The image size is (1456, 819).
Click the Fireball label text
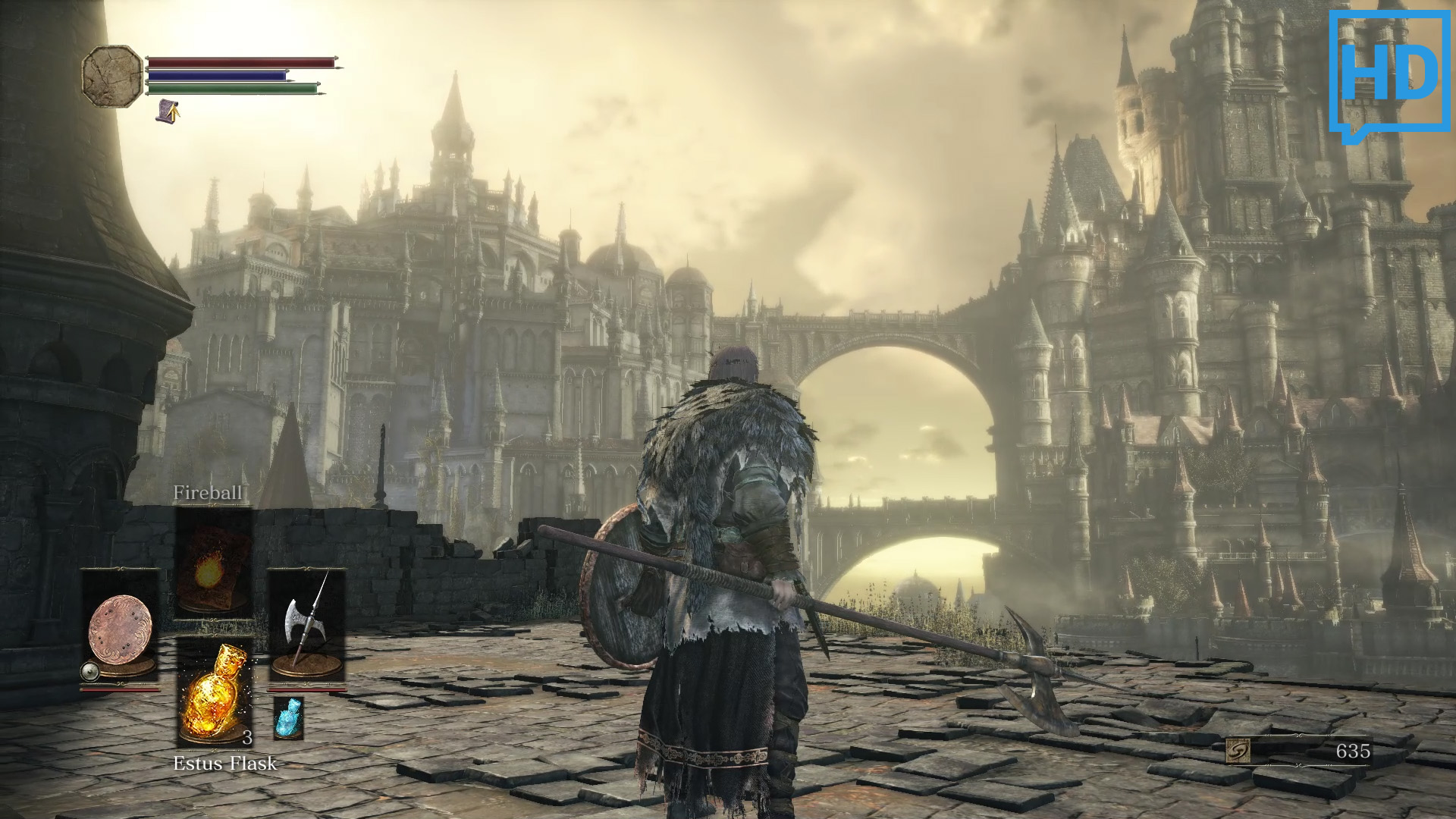click(208, 493)
